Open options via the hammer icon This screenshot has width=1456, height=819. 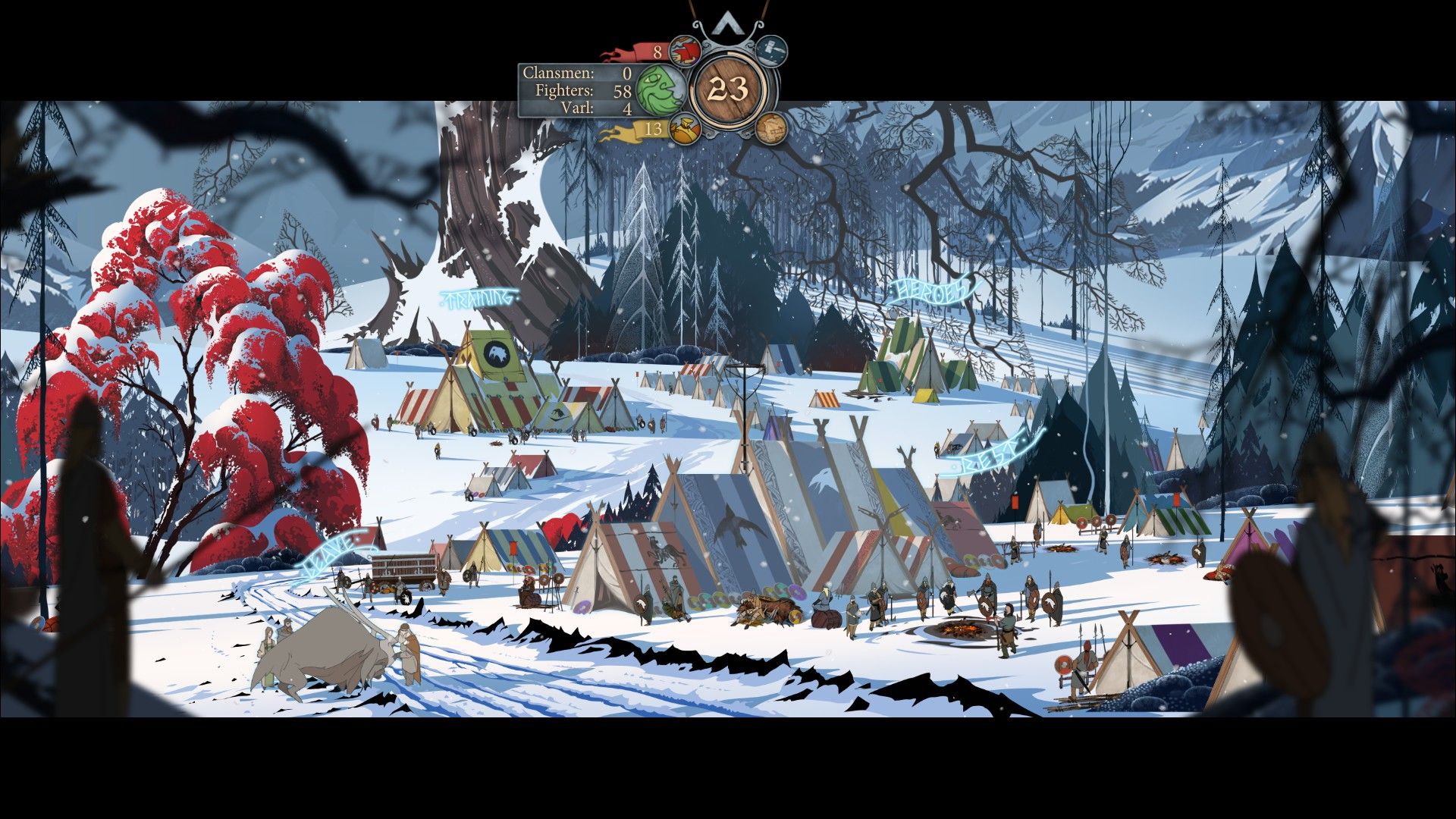[x=771, y=51]
